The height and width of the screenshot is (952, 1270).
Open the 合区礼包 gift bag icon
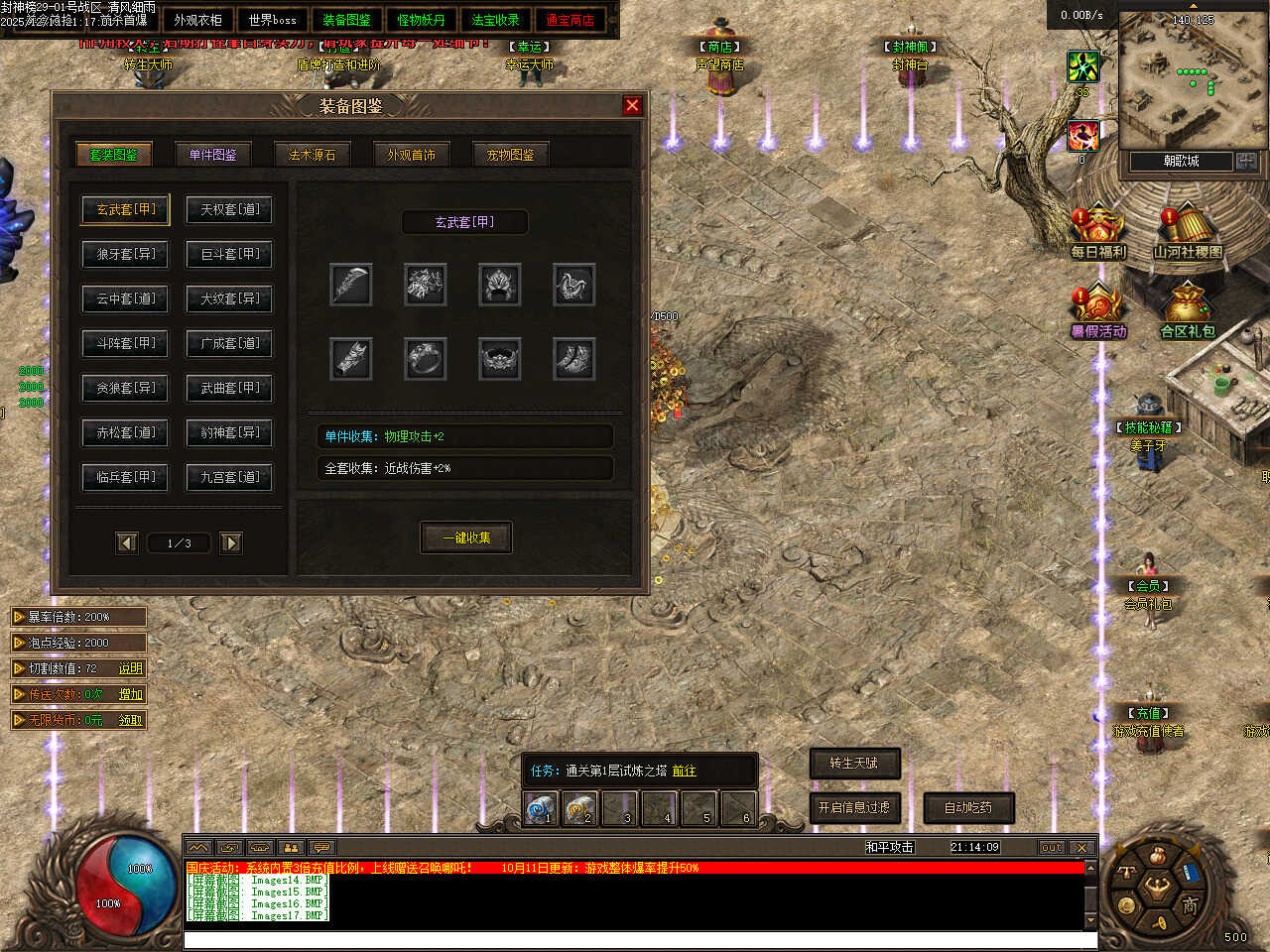[1187, 311]
